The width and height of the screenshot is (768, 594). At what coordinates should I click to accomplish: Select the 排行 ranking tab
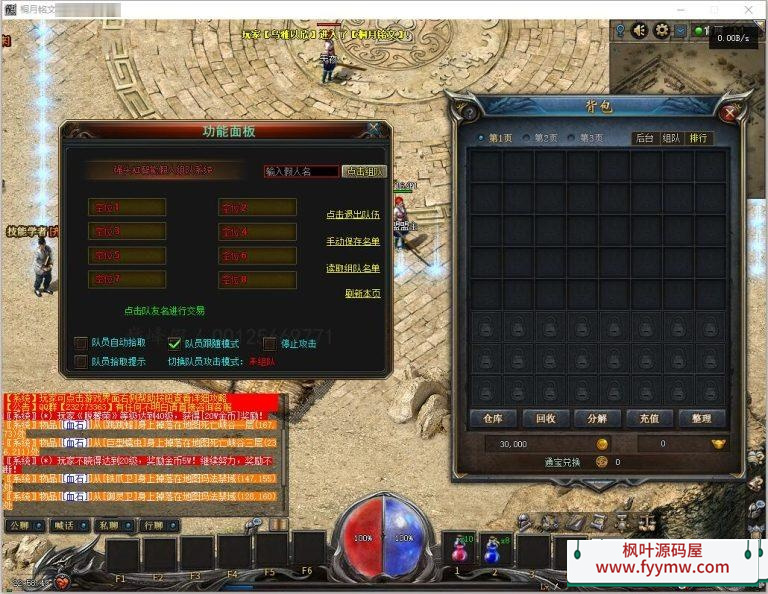click(x=699, y=138)
